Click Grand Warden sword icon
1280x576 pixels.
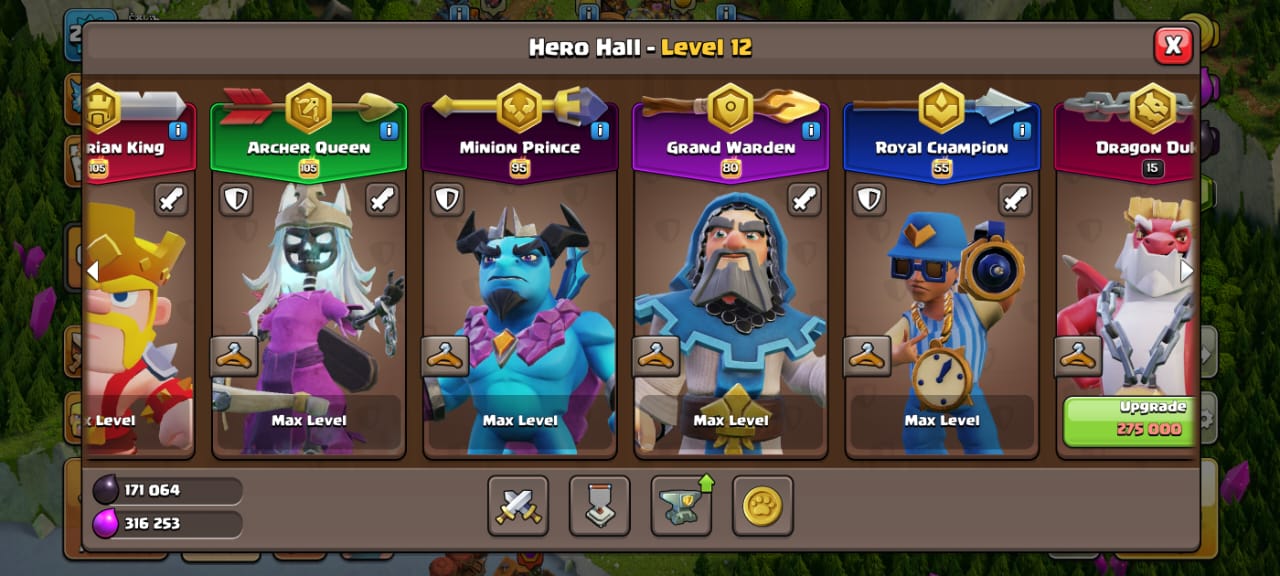click(x=804, y=199)
